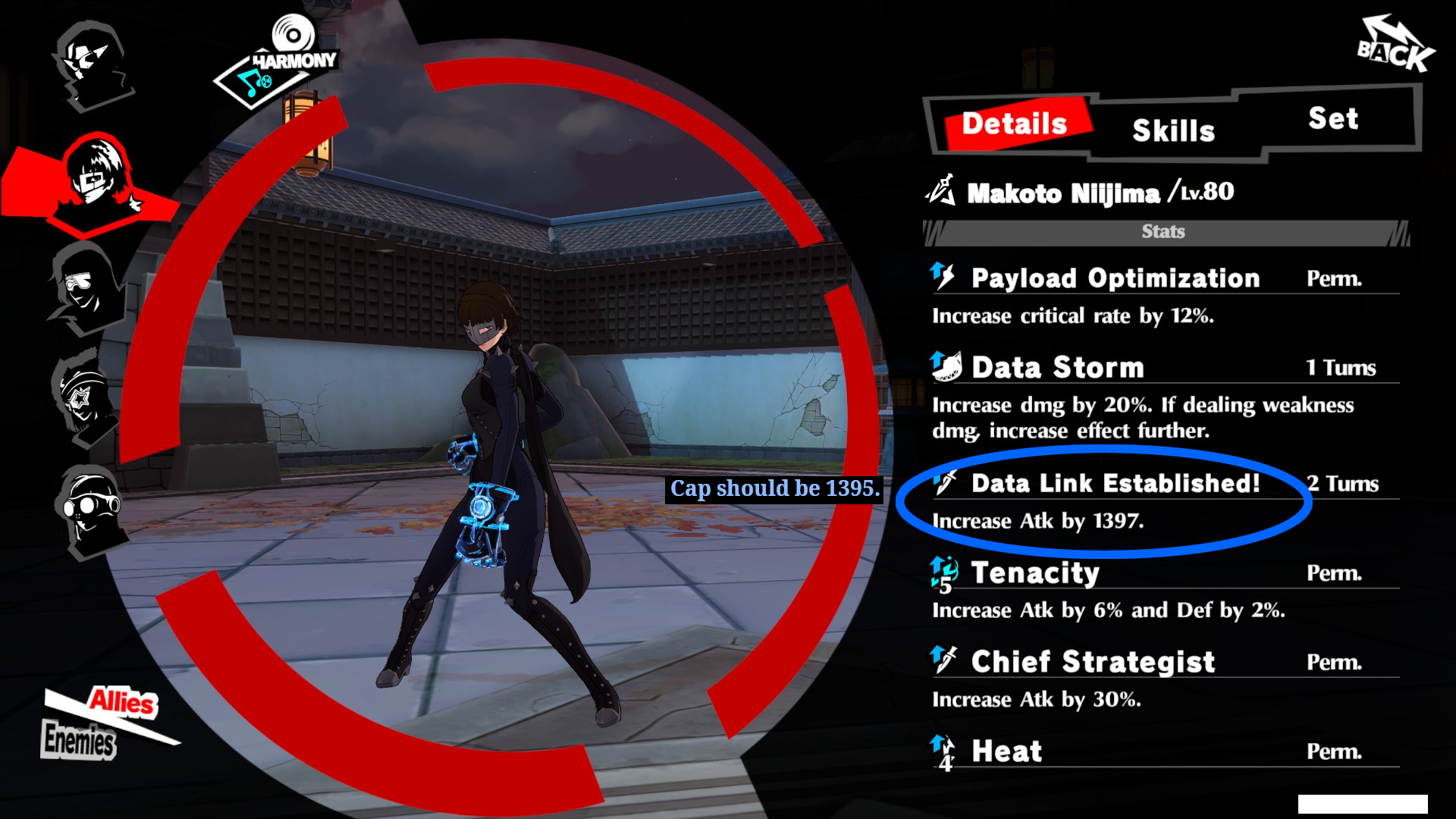The height and width of the screenshot is (819, 1456).
Task: Select the Heat status entry
Action: [1006, 752]
